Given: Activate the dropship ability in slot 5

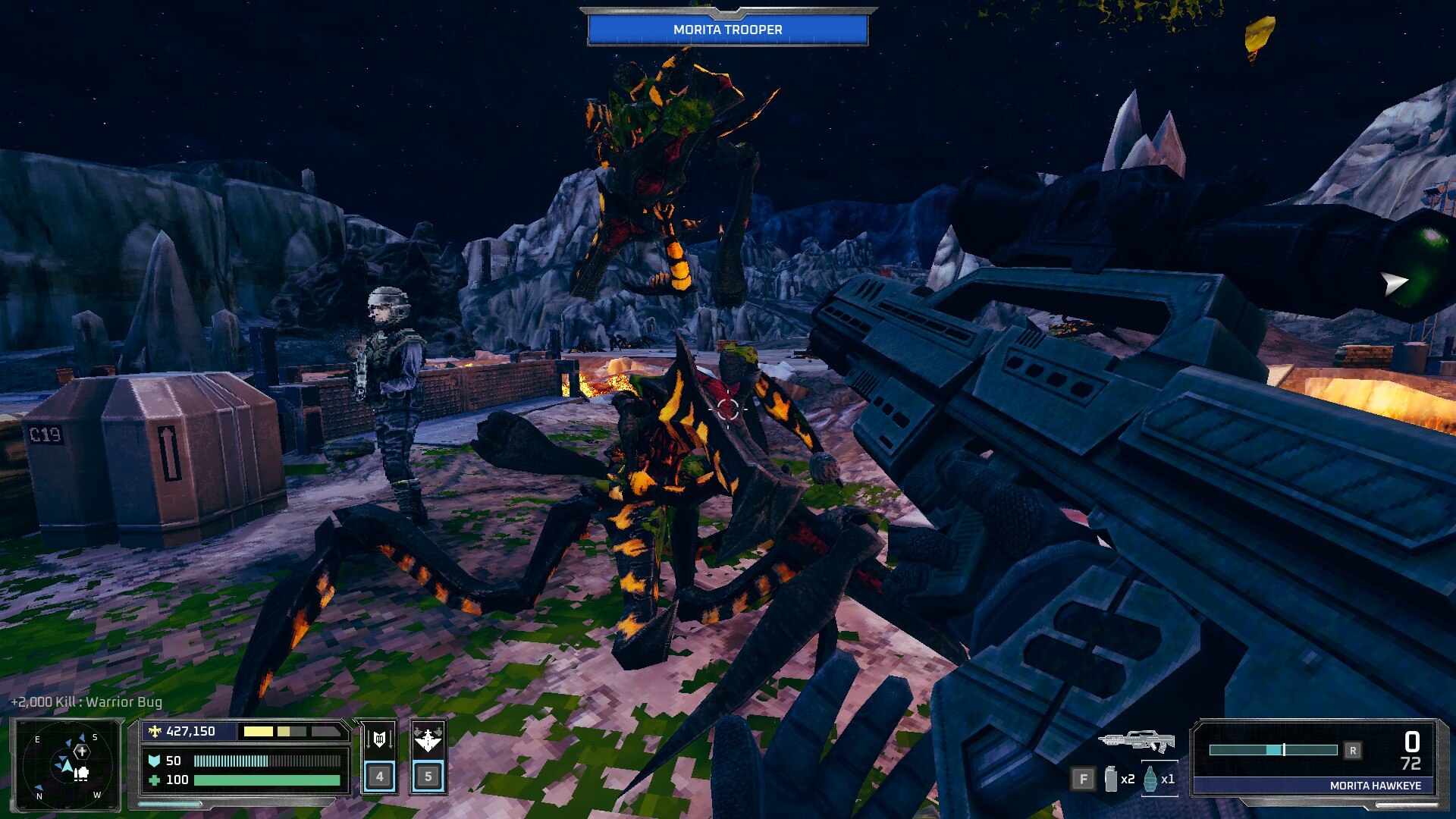Looking at the screenshot, I should point(428,757).
